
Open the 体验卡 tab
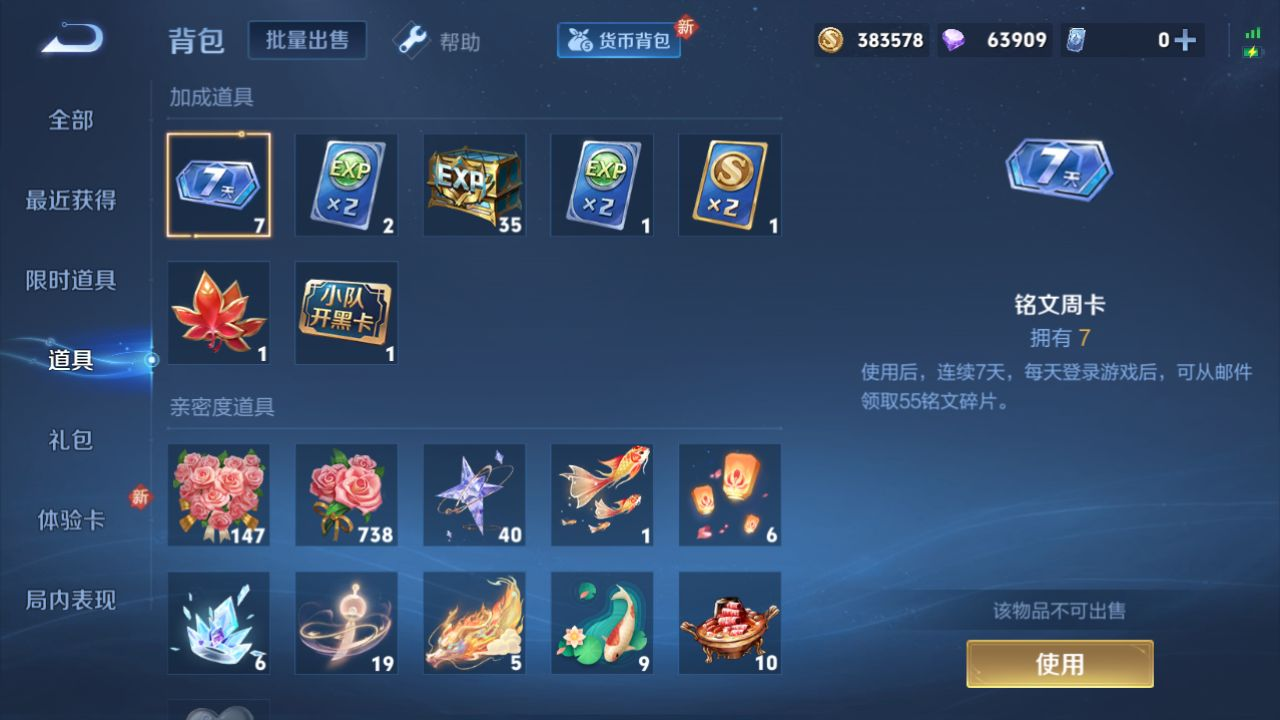coord(71,520)
